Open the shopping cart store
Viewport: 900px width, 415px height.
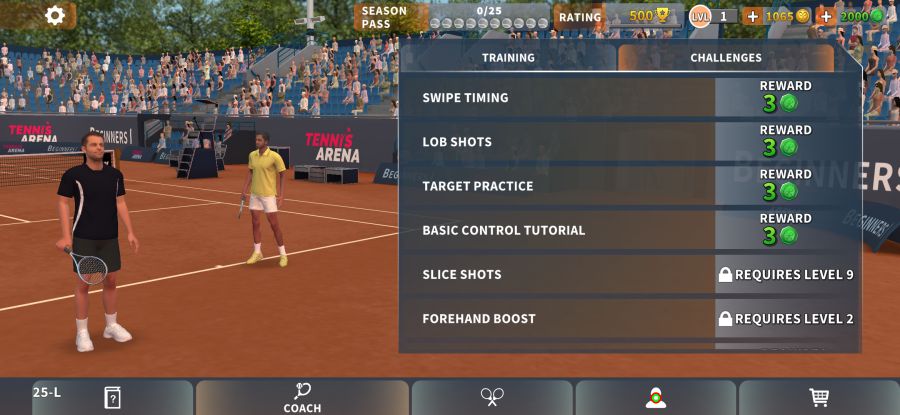pos(819,397)
